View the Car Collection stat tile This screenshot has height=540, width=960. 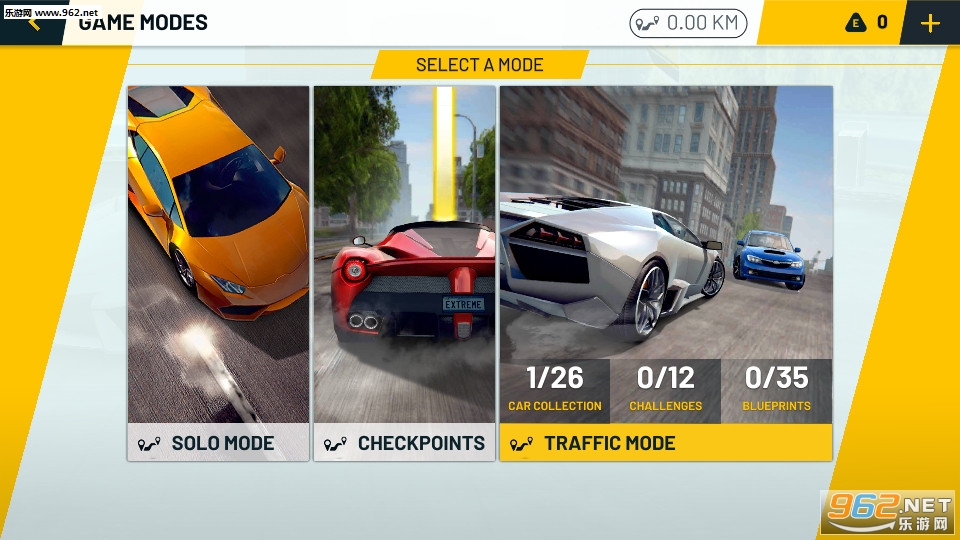[x=555, y=390]
